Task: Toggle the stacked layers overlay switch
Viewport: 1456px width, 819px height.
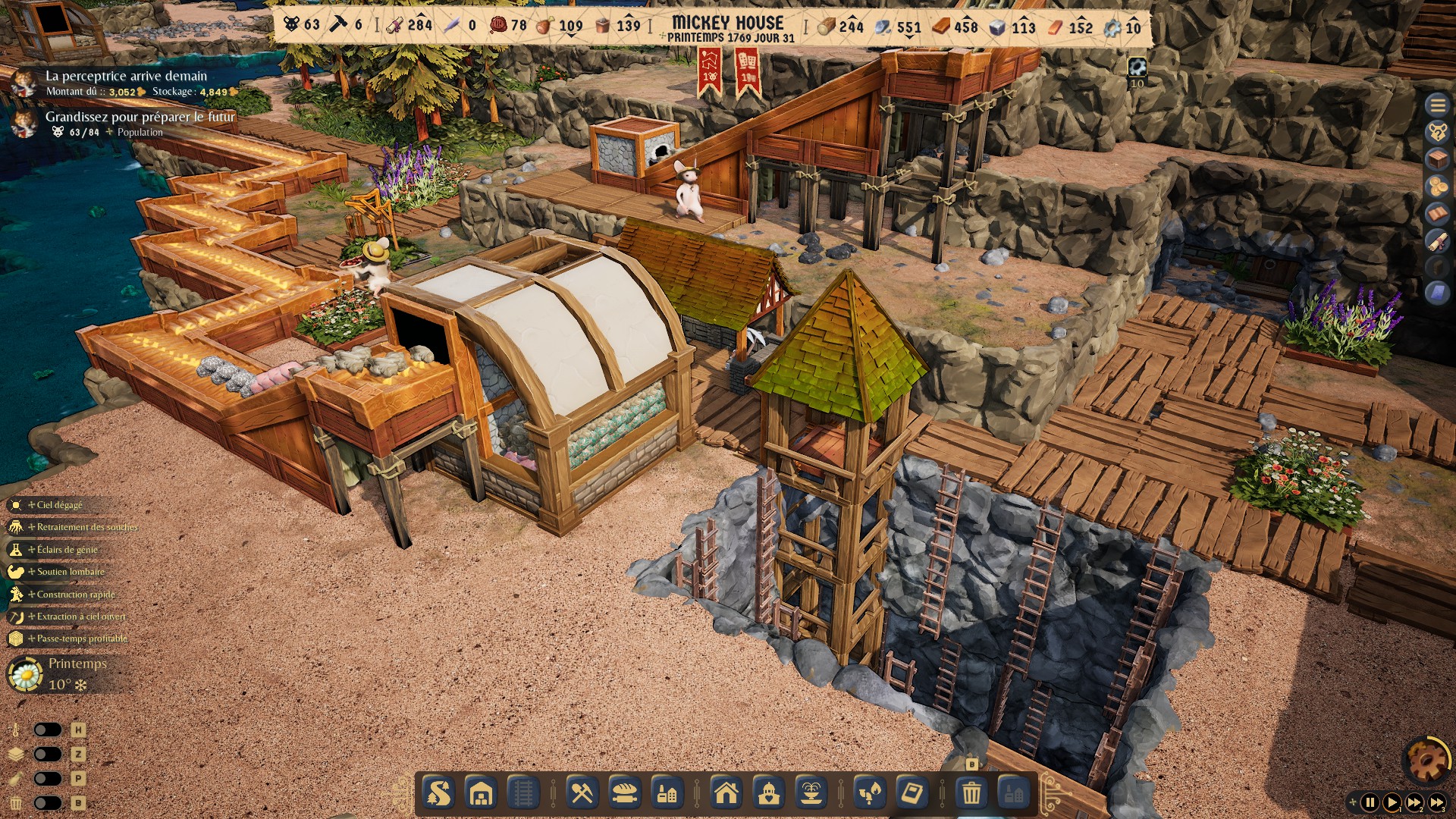Action: point(47,754)
